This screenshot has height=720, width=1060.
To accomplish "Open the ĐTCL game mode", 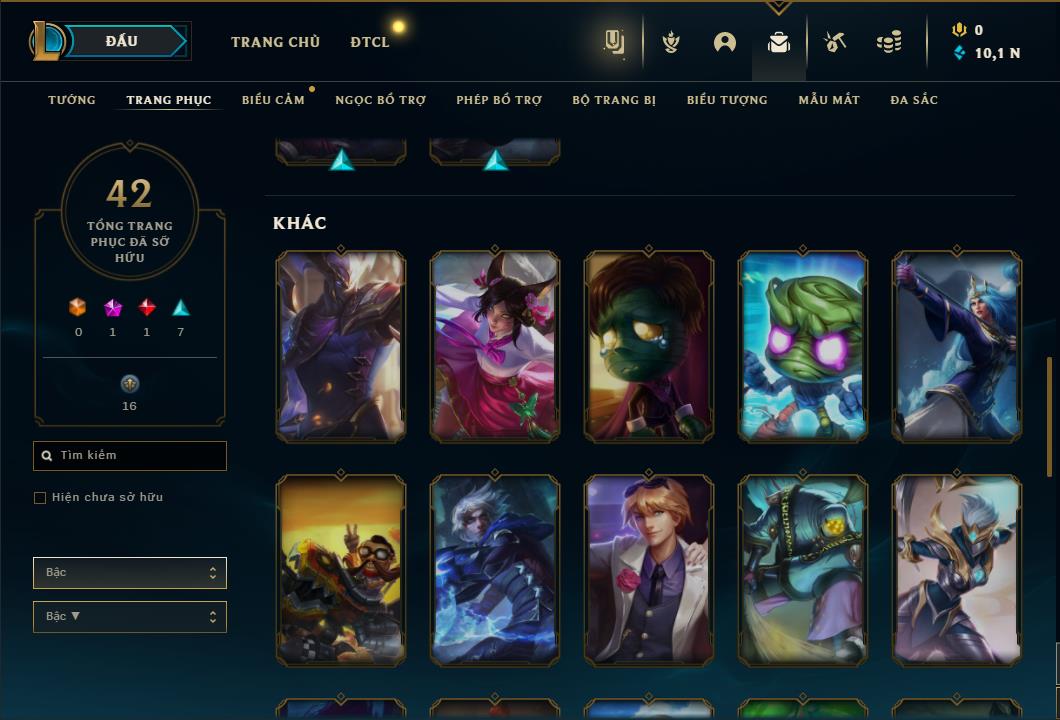I will pyautogui.click(x=370, y=42).
